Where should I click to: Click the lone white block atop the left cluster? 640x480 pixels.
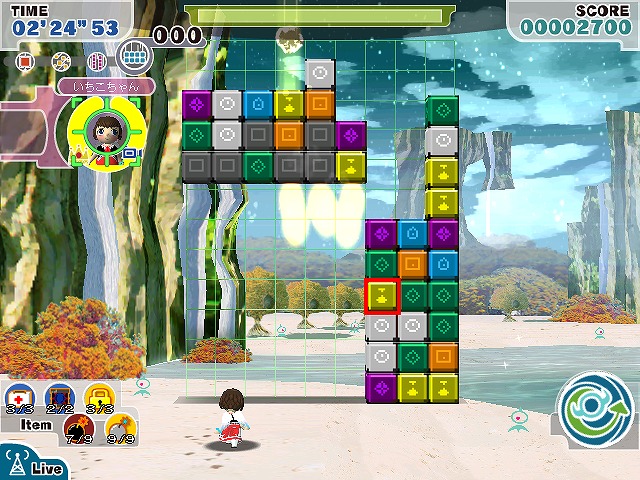[319, 73]
